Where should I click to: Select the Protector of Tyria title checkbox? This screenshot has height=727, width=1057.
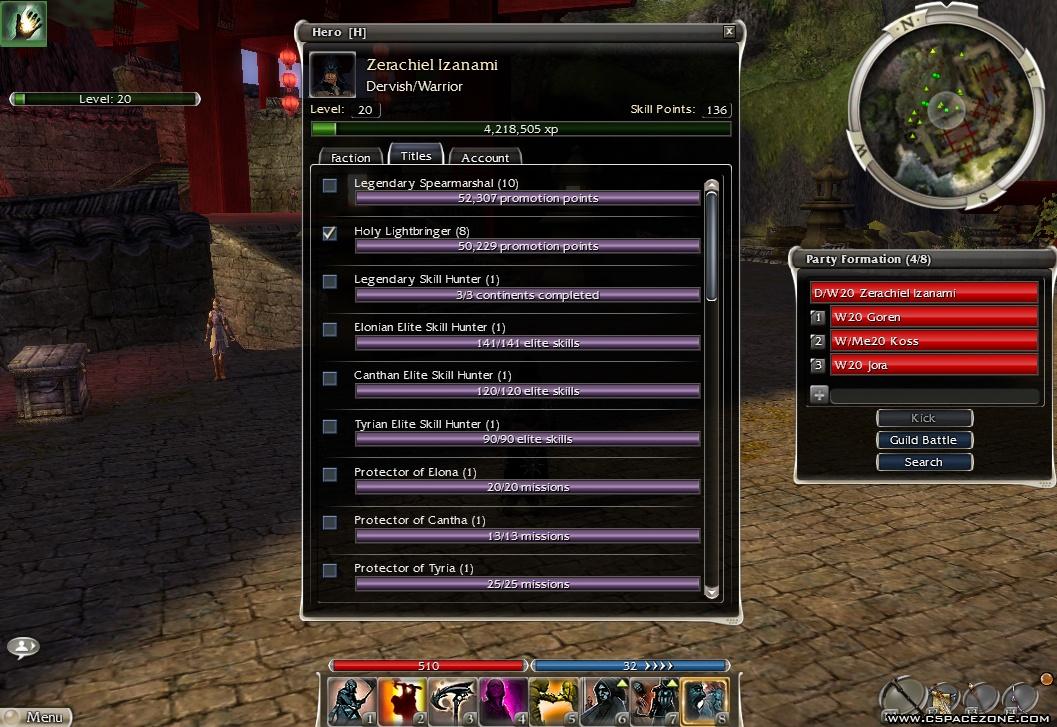(x=330, y=570)
